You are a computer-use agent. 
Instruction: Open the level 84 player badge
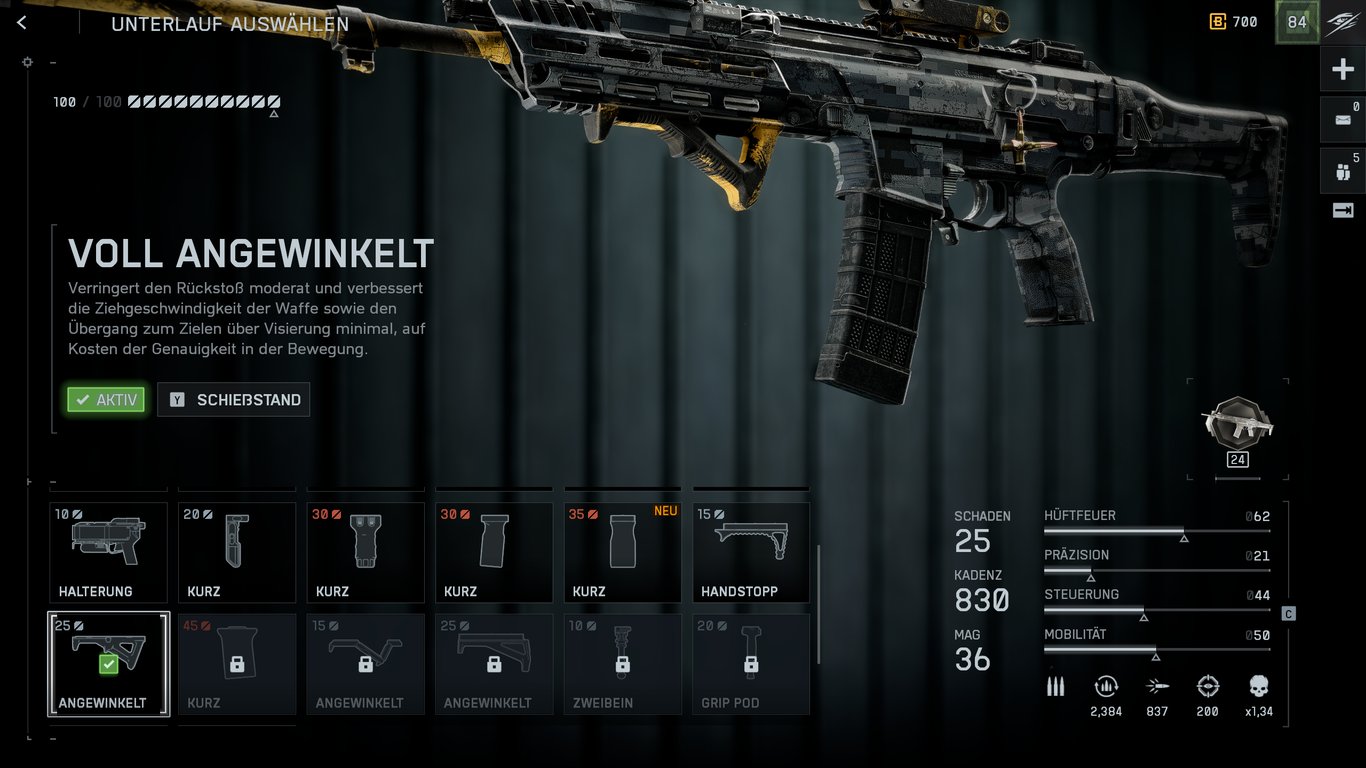(x=1297, y=22)
